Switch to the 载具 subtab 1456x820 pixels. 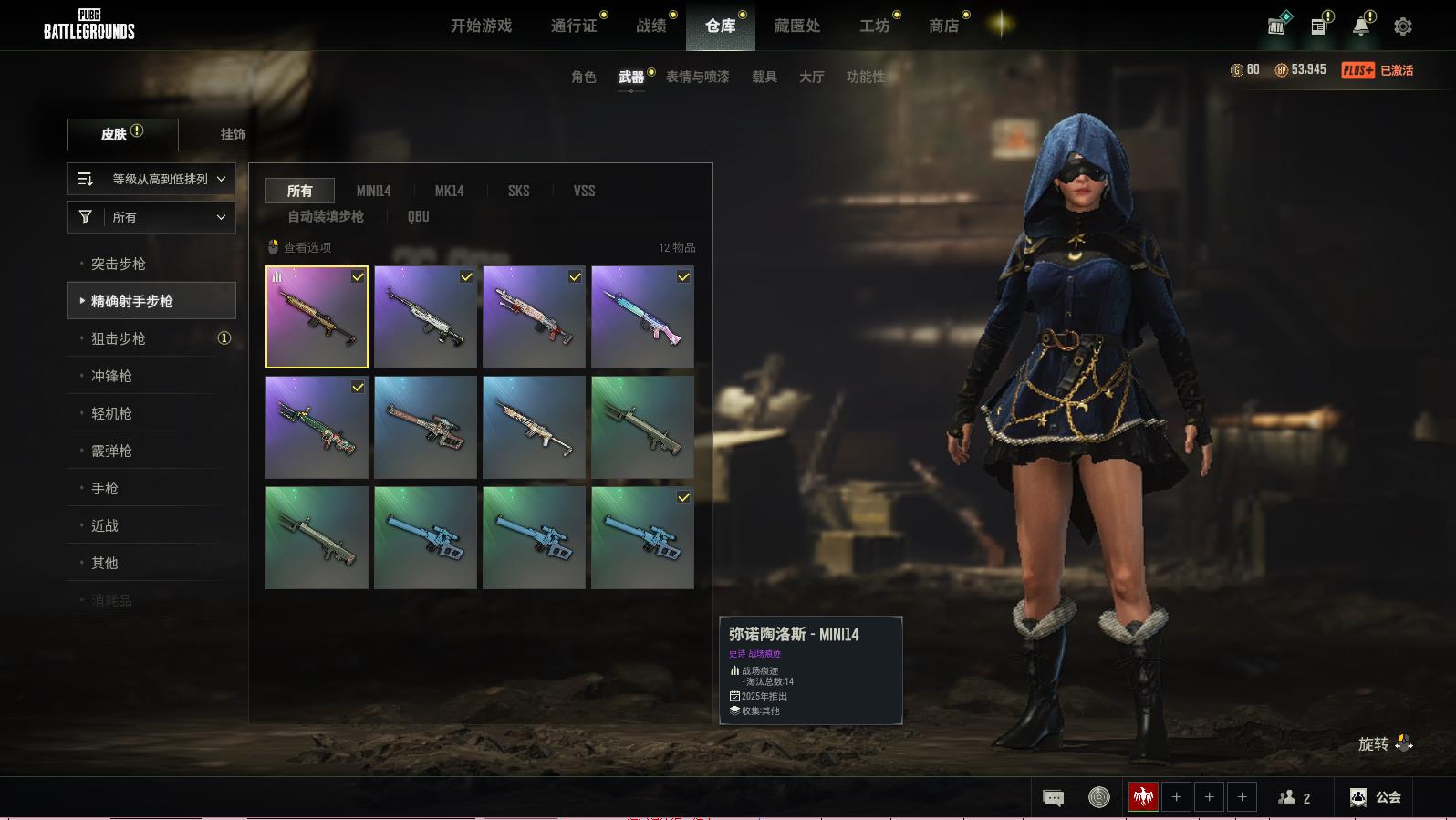[764, 77]
